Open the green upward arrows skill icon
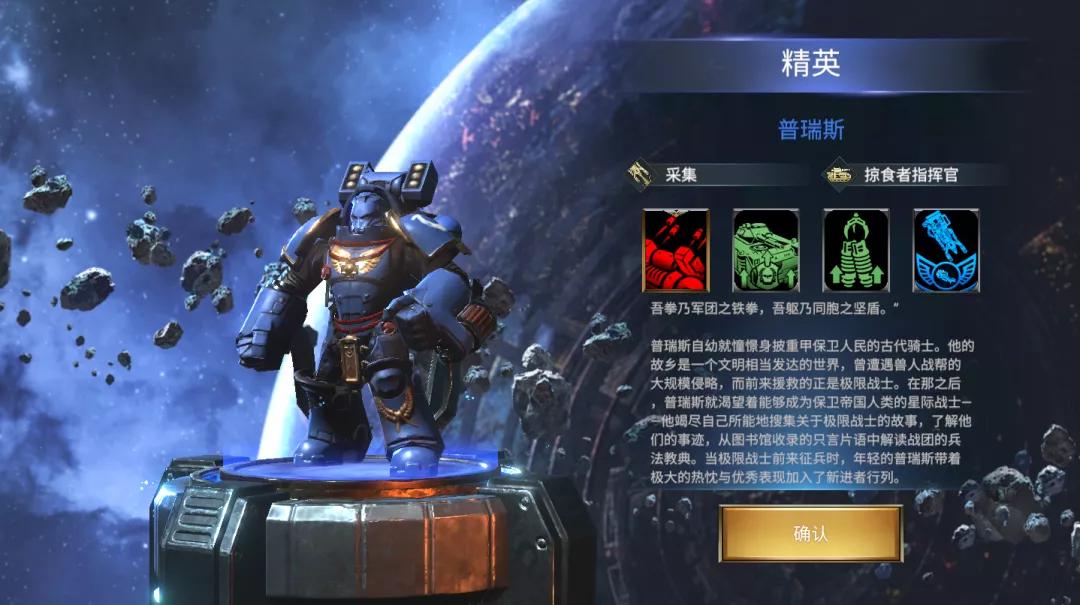Viewport: 1080px width, 605px height. (855, 250)
